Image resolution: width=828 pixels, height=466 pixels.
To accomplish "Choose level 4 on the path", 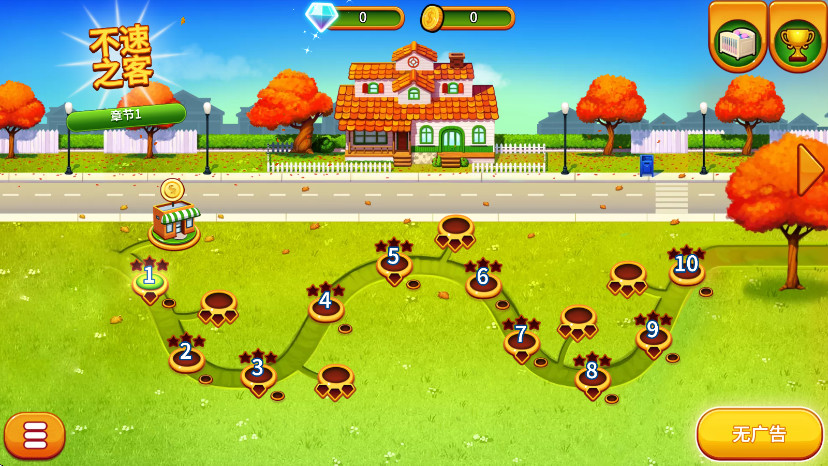I will click(x=325, y=302).
